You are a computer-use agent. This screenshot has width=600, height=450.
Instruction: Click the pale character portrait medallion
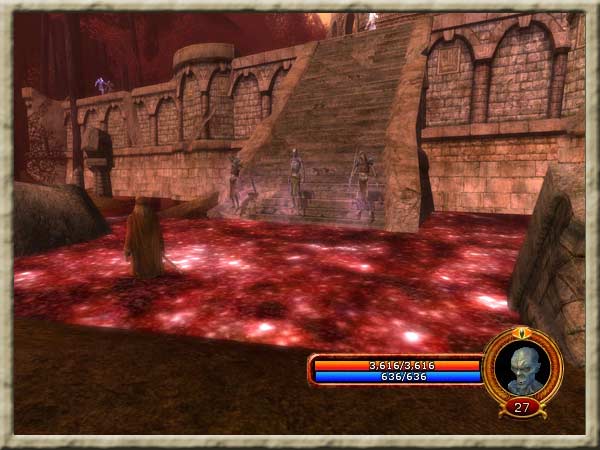(x=523, y=367)
